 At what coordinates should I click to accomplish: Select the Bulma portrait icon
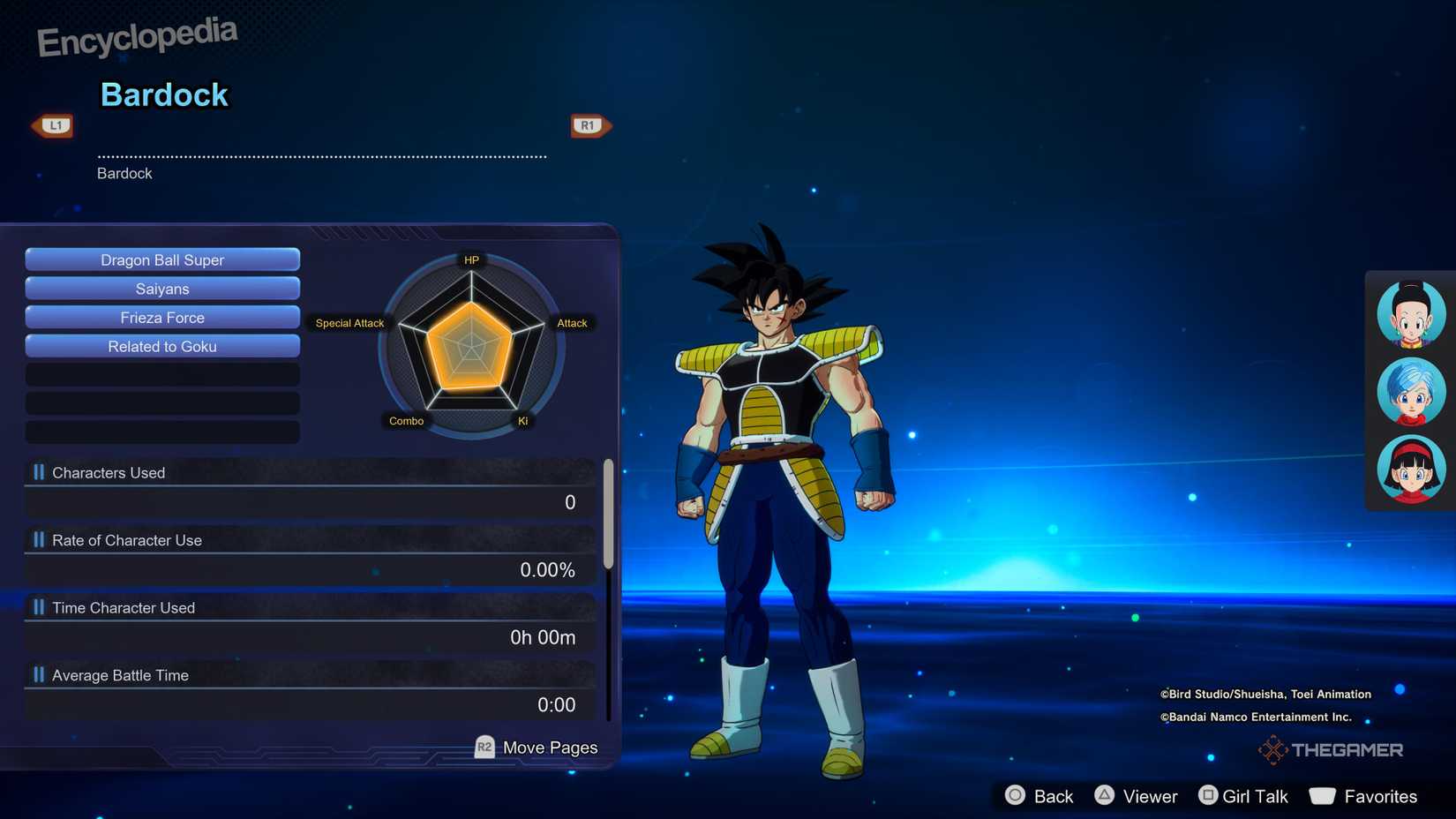[x=1410, y=391]
